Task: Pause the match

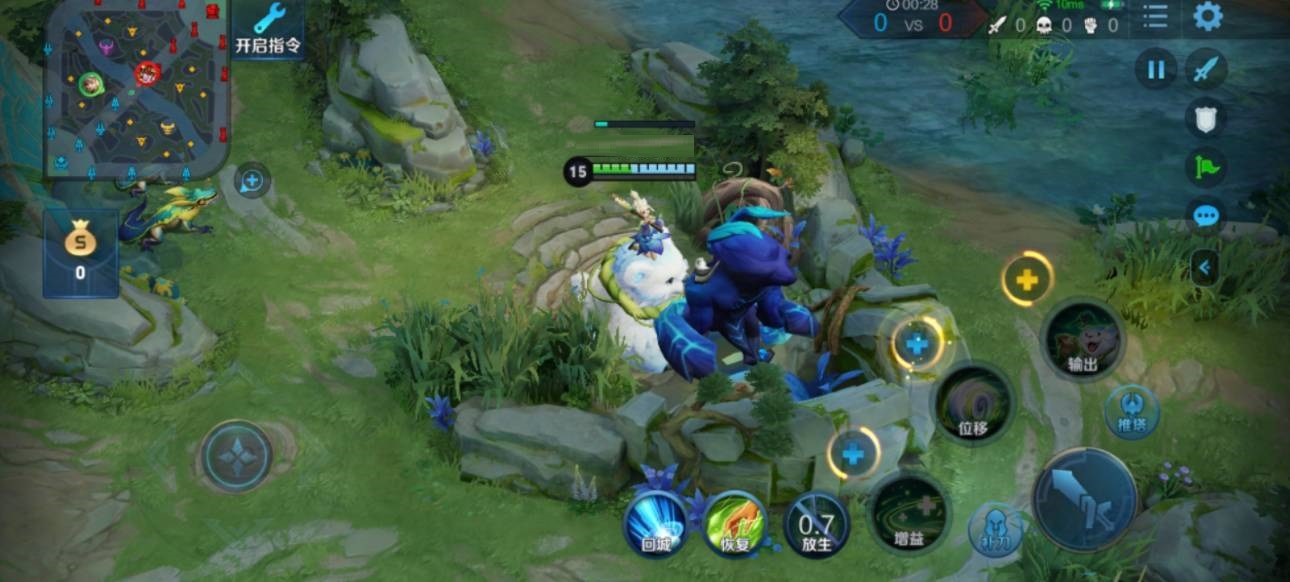Action: (1155, 70)
